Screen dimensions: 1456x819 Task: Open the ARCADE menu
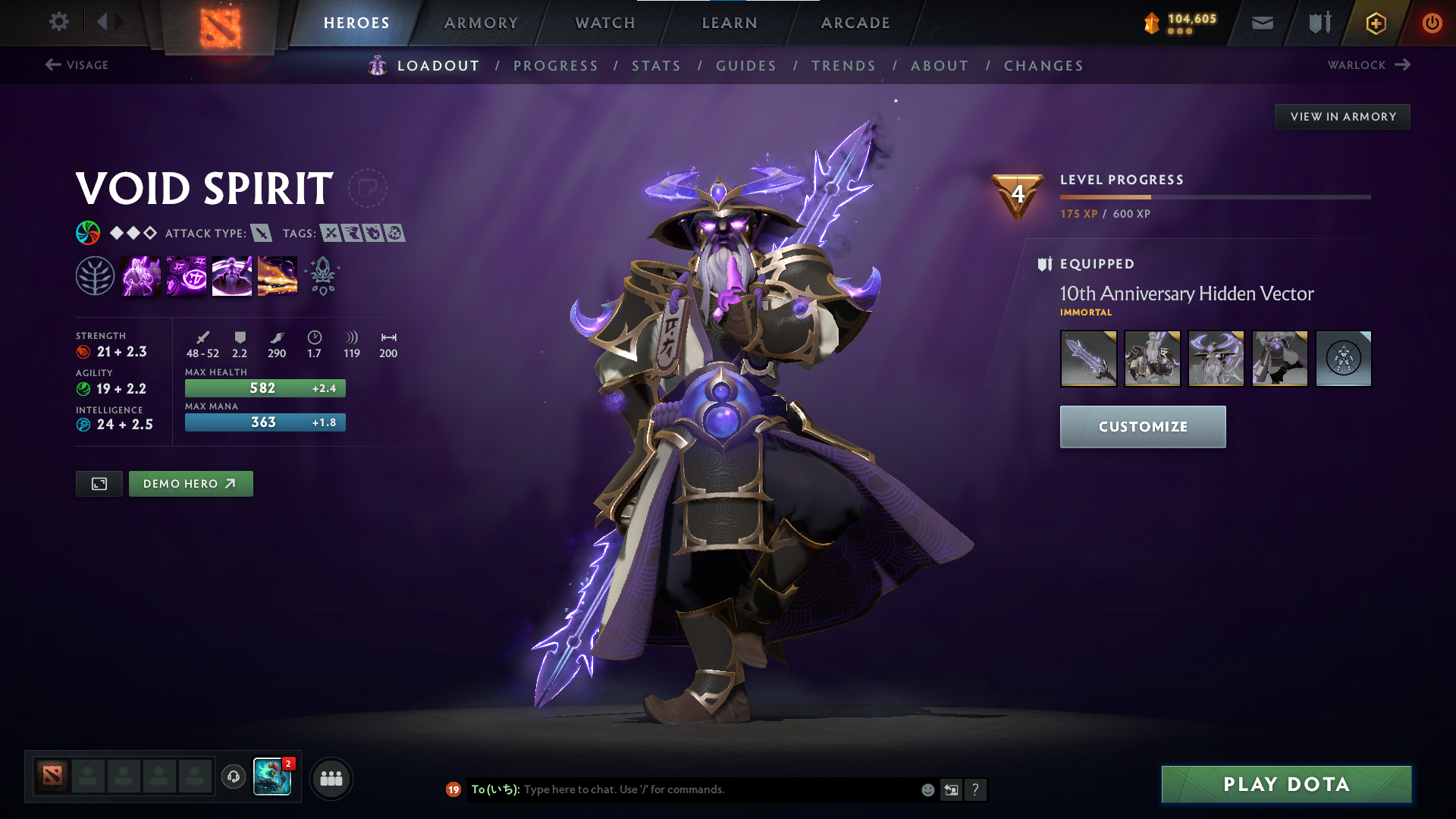[855, 23]
